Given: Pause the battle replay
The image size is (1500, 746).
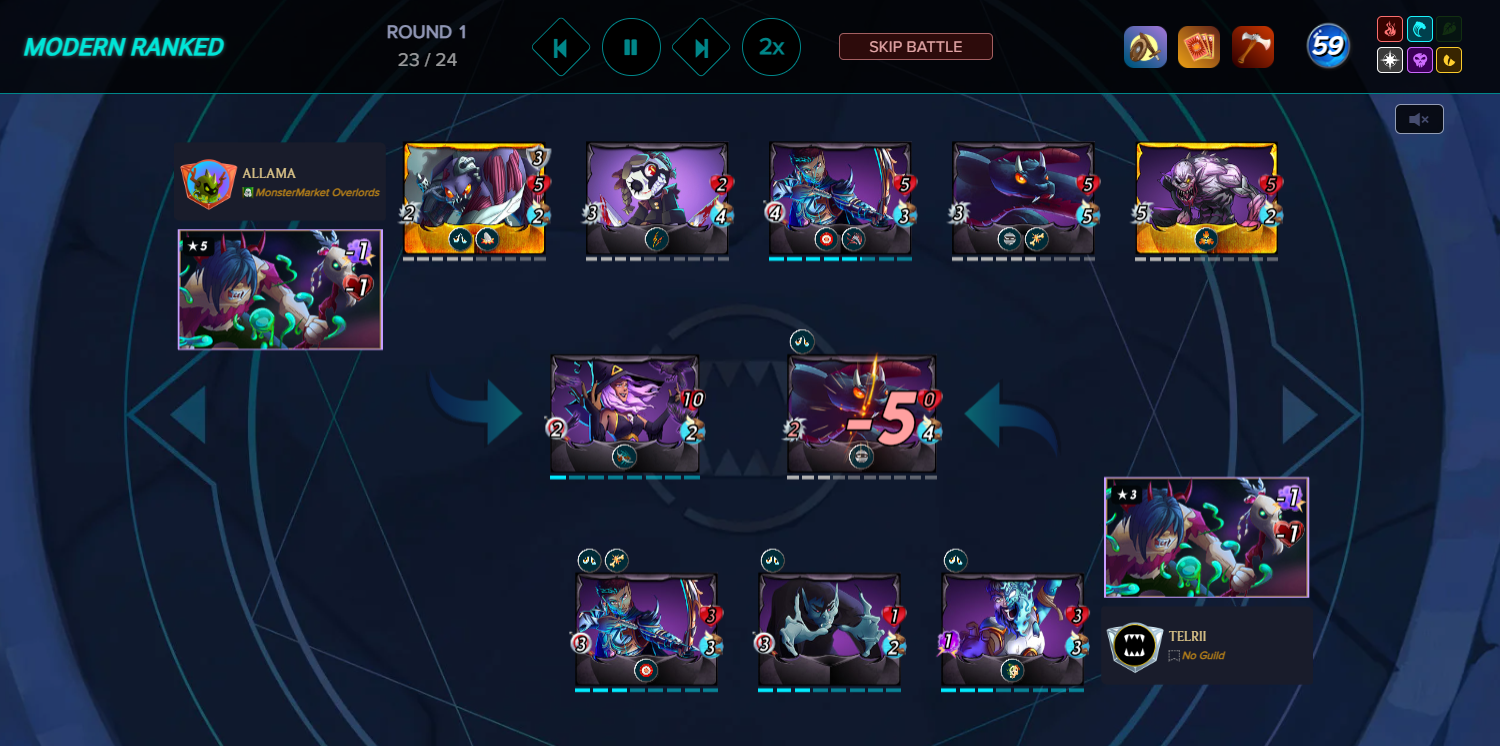Looking at the screenshot, I should (x=631, y=46).
